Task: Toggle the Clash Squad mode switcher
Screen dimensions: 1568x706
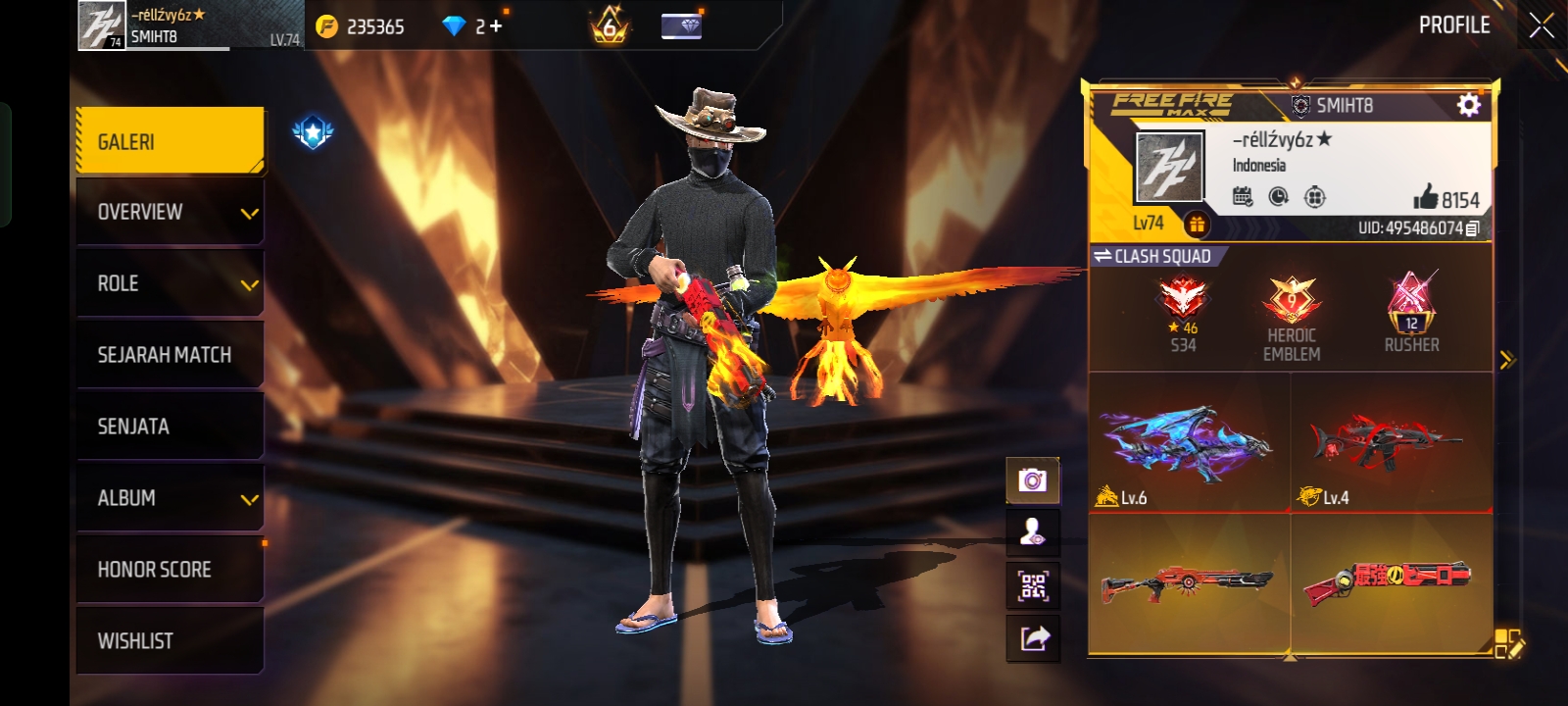Action: pos(1152,256)
